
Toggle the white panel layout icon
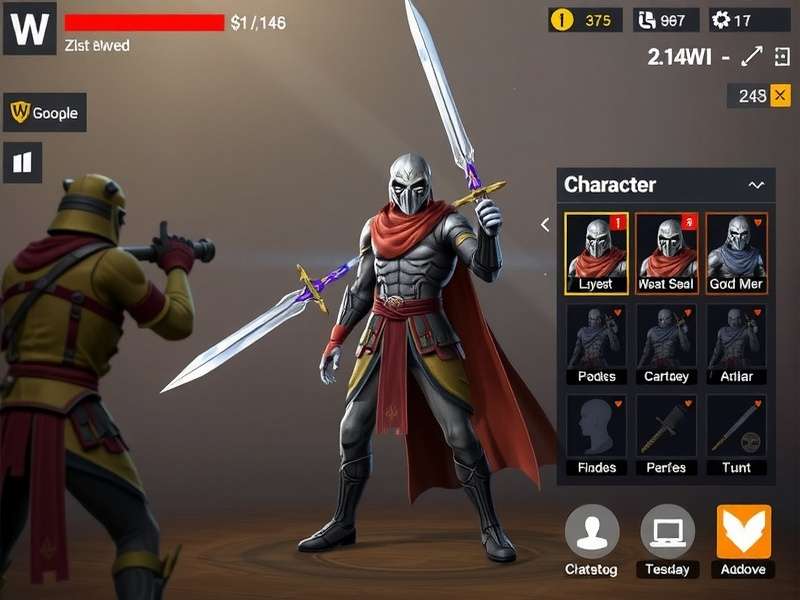[23, 162]
